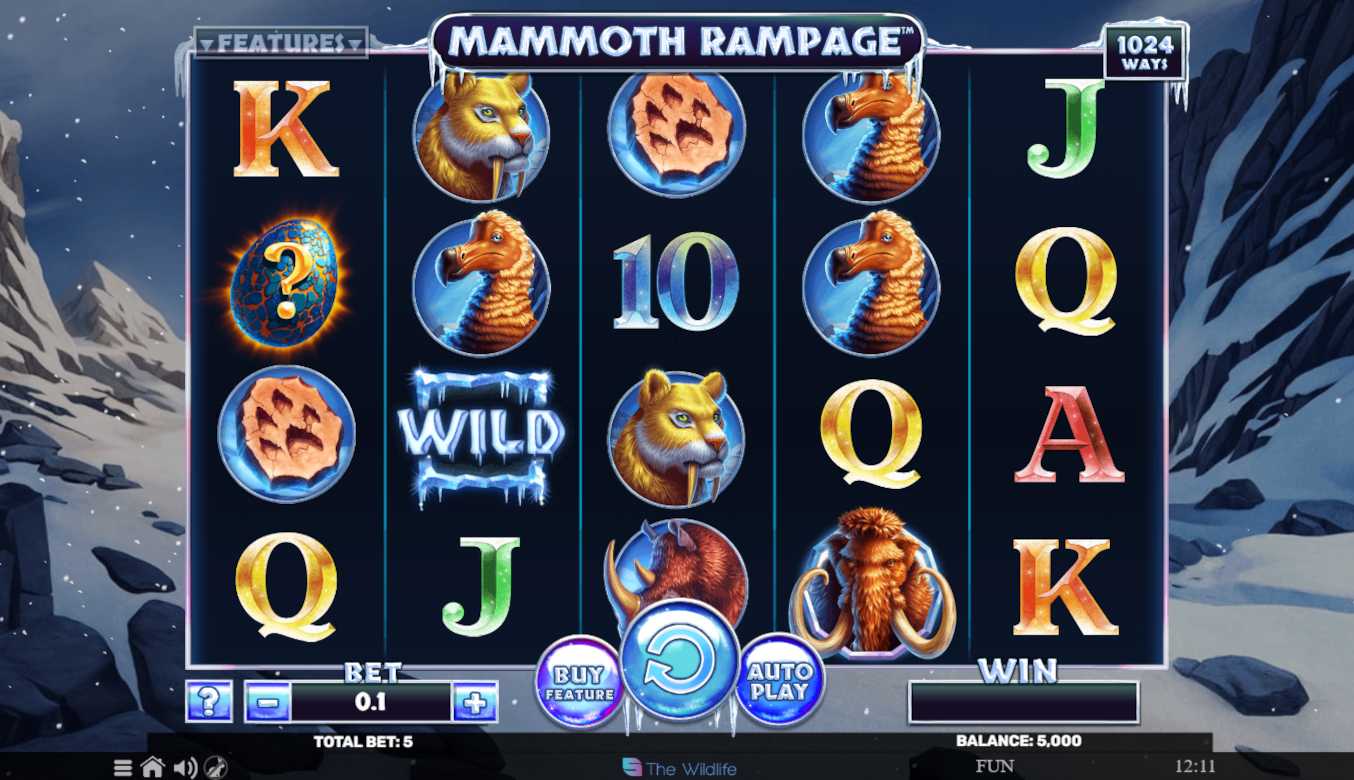This screenshot has height=780, width=1354.
Task: Go to the home screen
Action: (153, 768)
